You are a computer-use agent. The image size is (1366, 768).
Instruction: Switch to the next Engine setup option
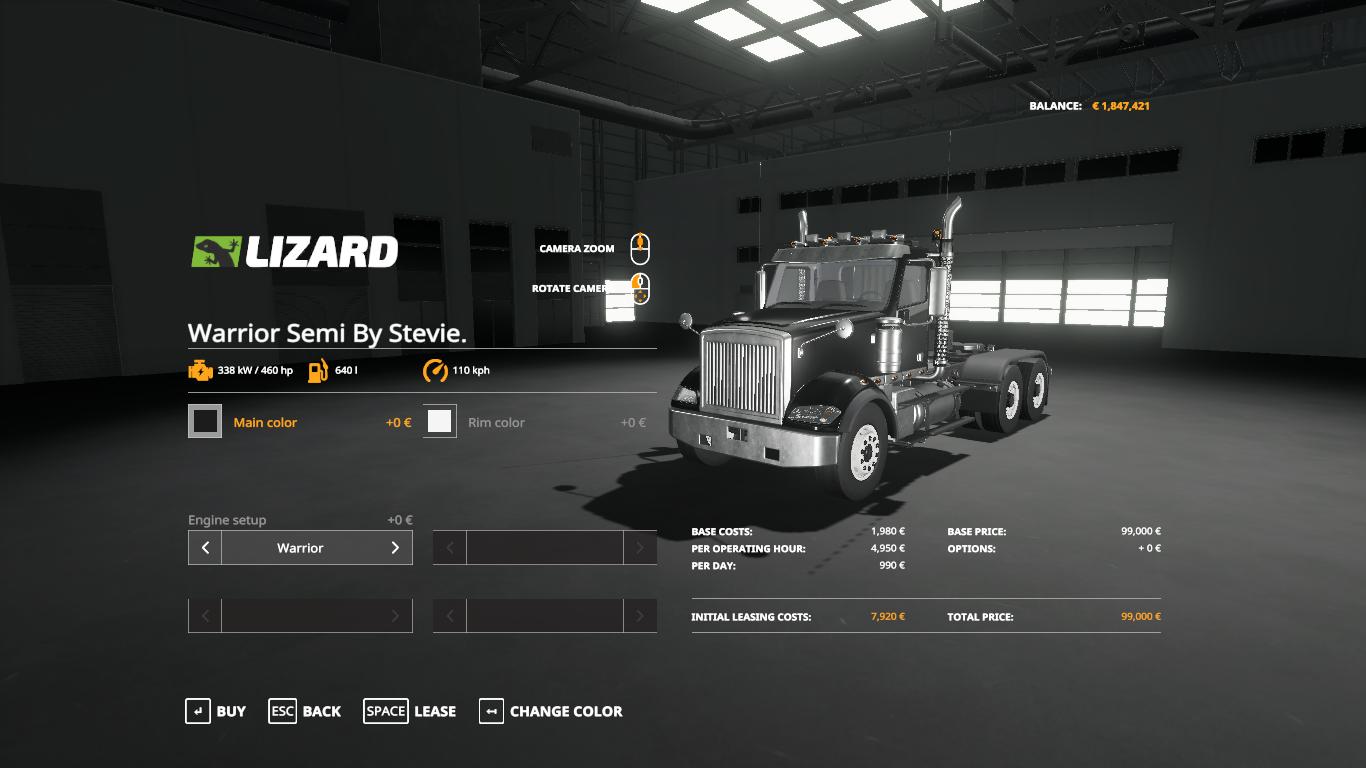(x=395, y=548)
